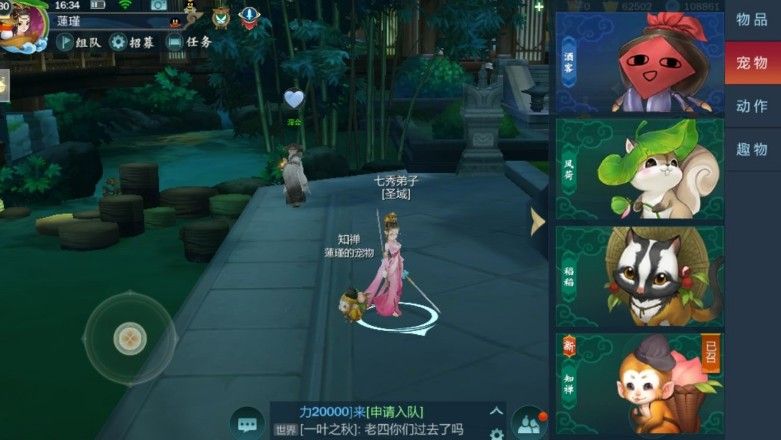781x440 pixels.
Task: Click the 申请入队 join-team link in chat
Action: point(393,412)
